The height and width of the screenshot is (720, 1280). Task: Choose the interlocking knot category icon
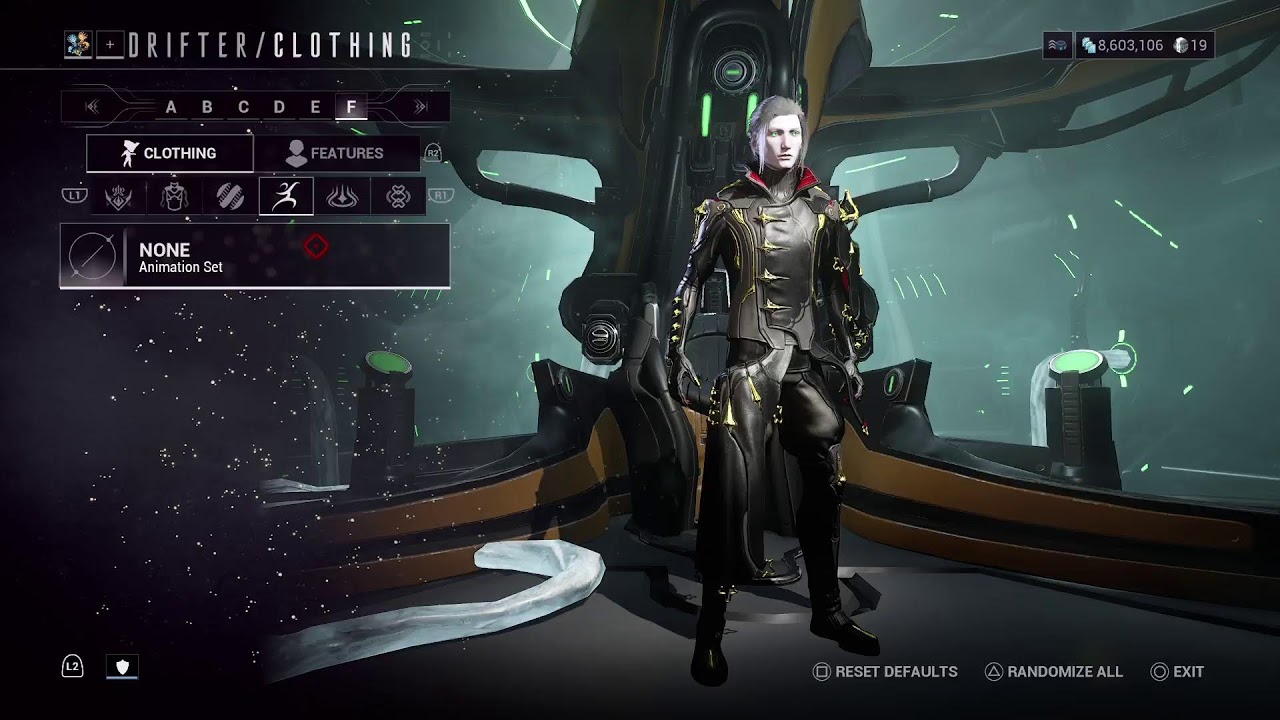click(x=398, y=196)
